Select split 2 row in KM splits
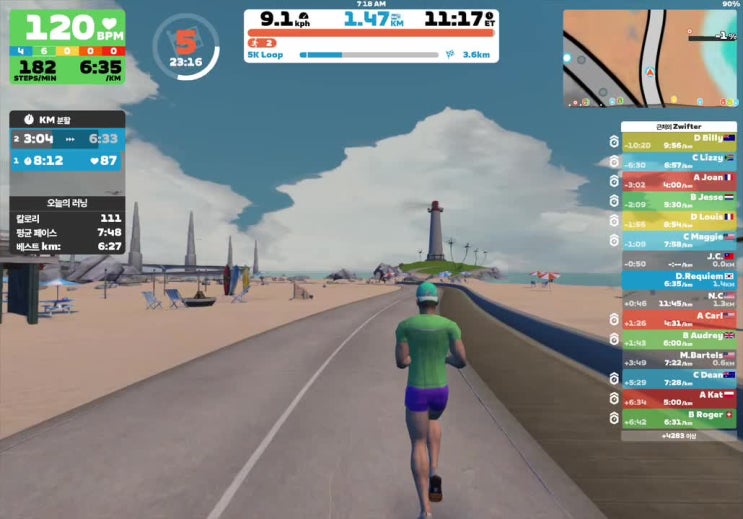 tap(68, 139)
